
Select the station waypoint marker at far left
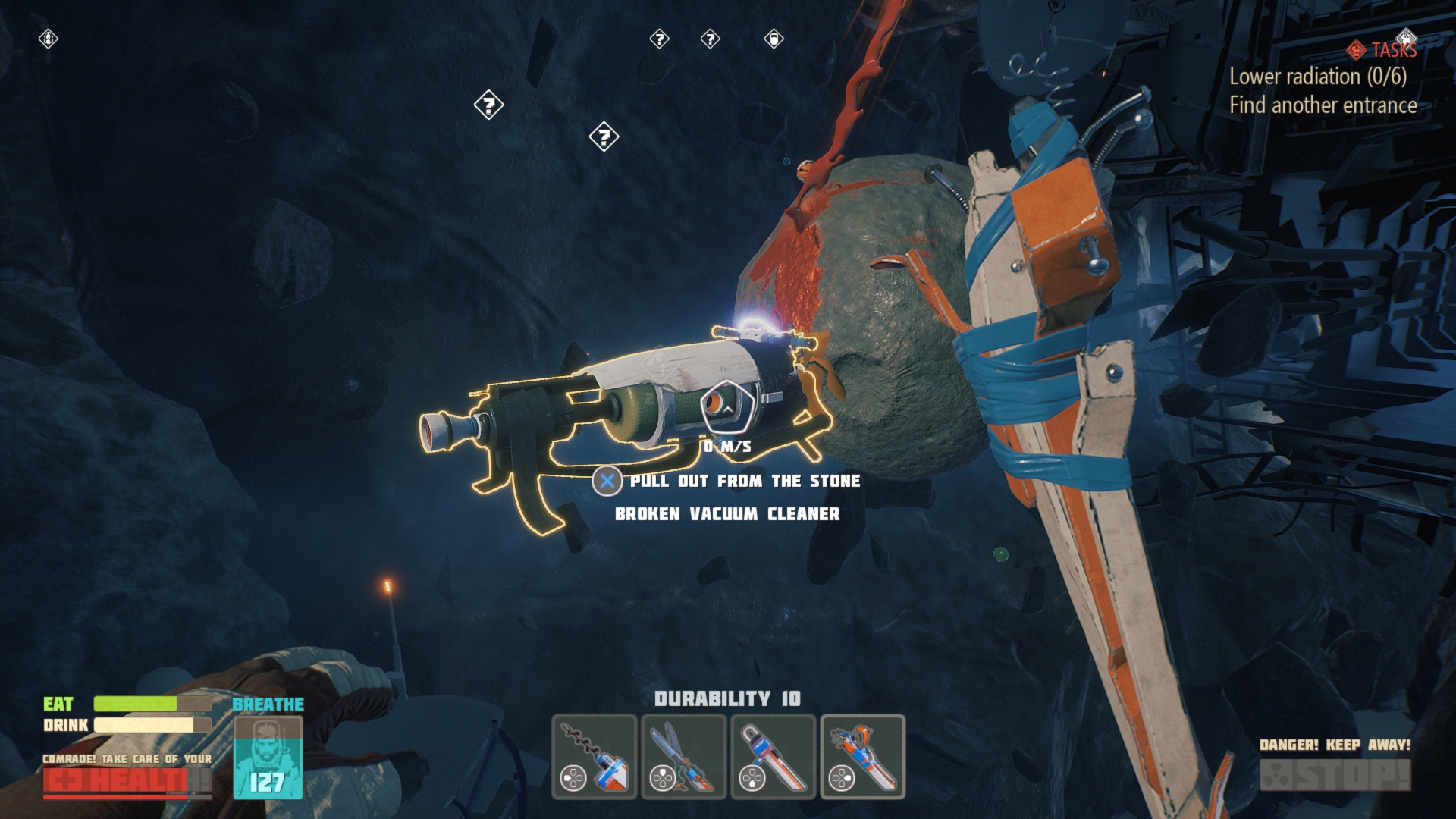[x=49, y=39]
